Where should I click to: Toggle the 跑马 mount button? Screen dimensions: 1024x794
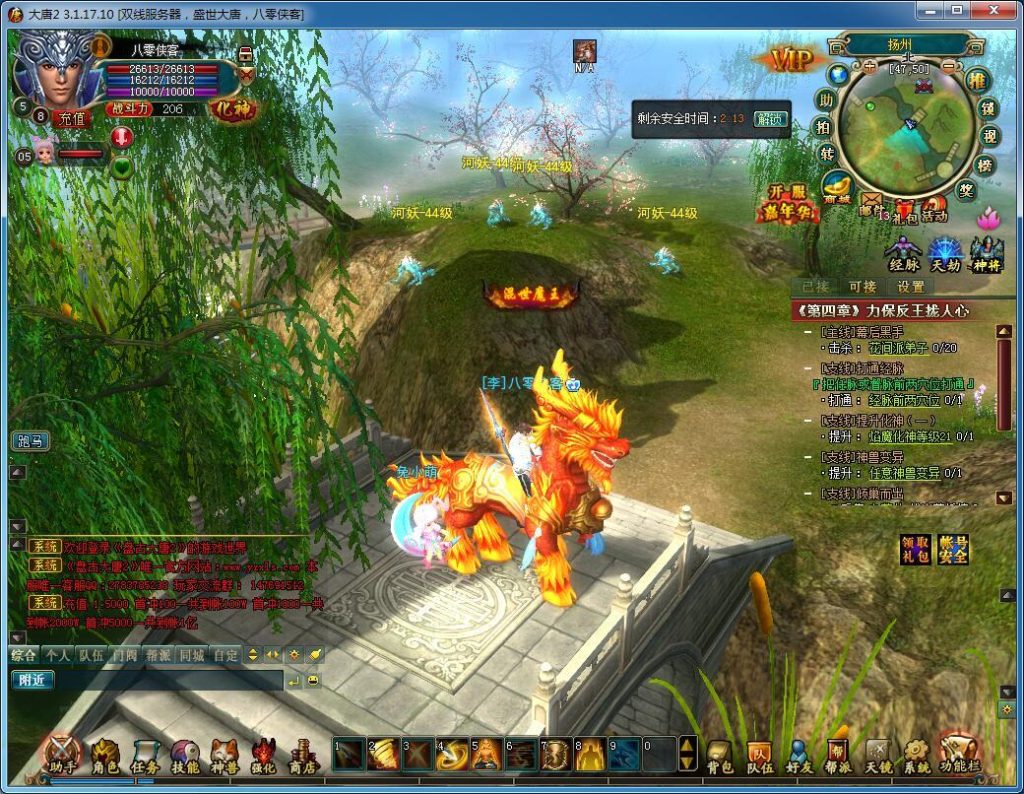tap(31, 441)
